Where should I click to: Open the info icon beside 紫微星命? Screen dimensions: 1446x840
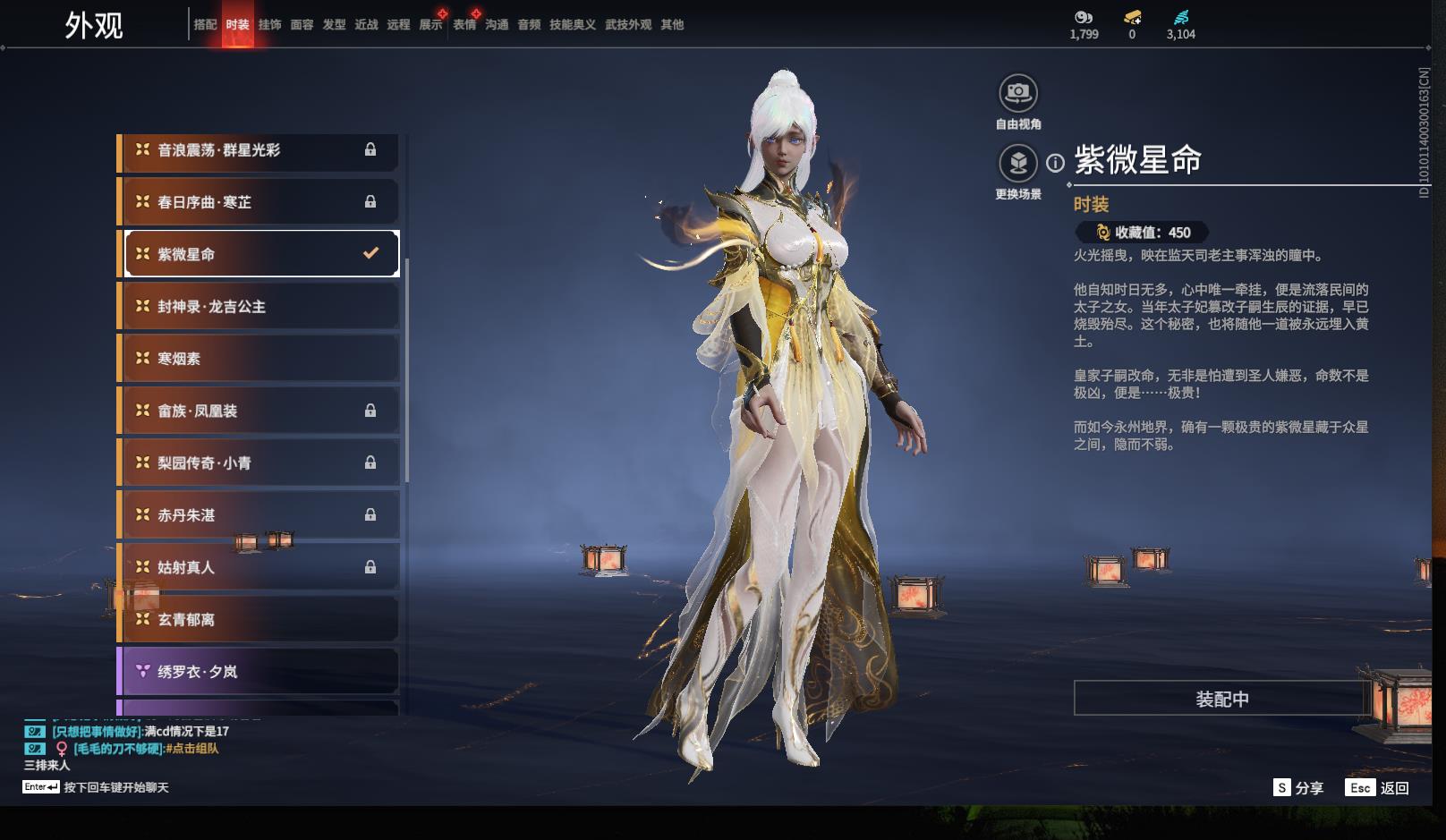(1056, 163)
